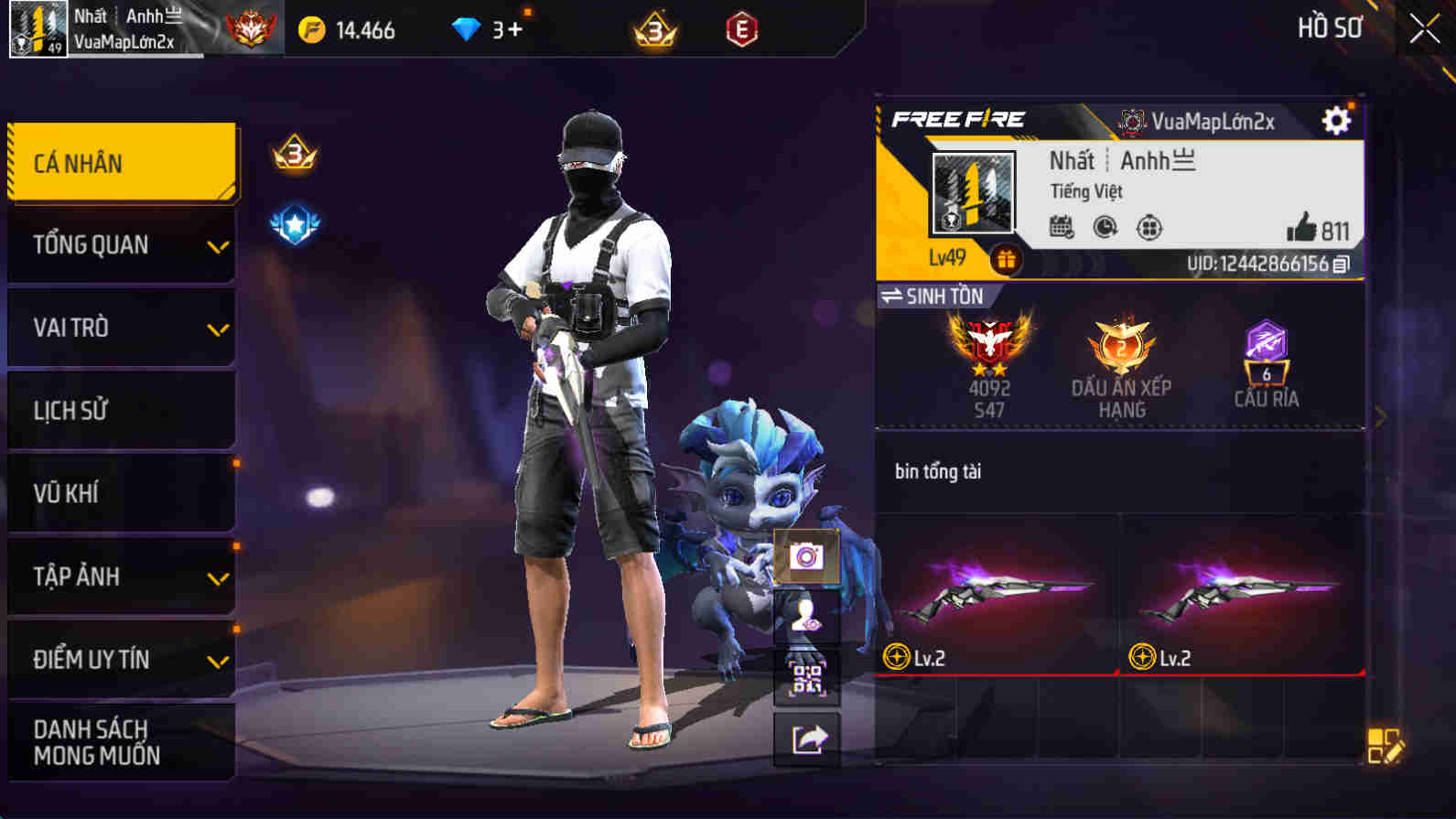The image size is (1456, 819).
Task: Click the Cầu Rìa badge showing 6
Action: pos(1265,361)
